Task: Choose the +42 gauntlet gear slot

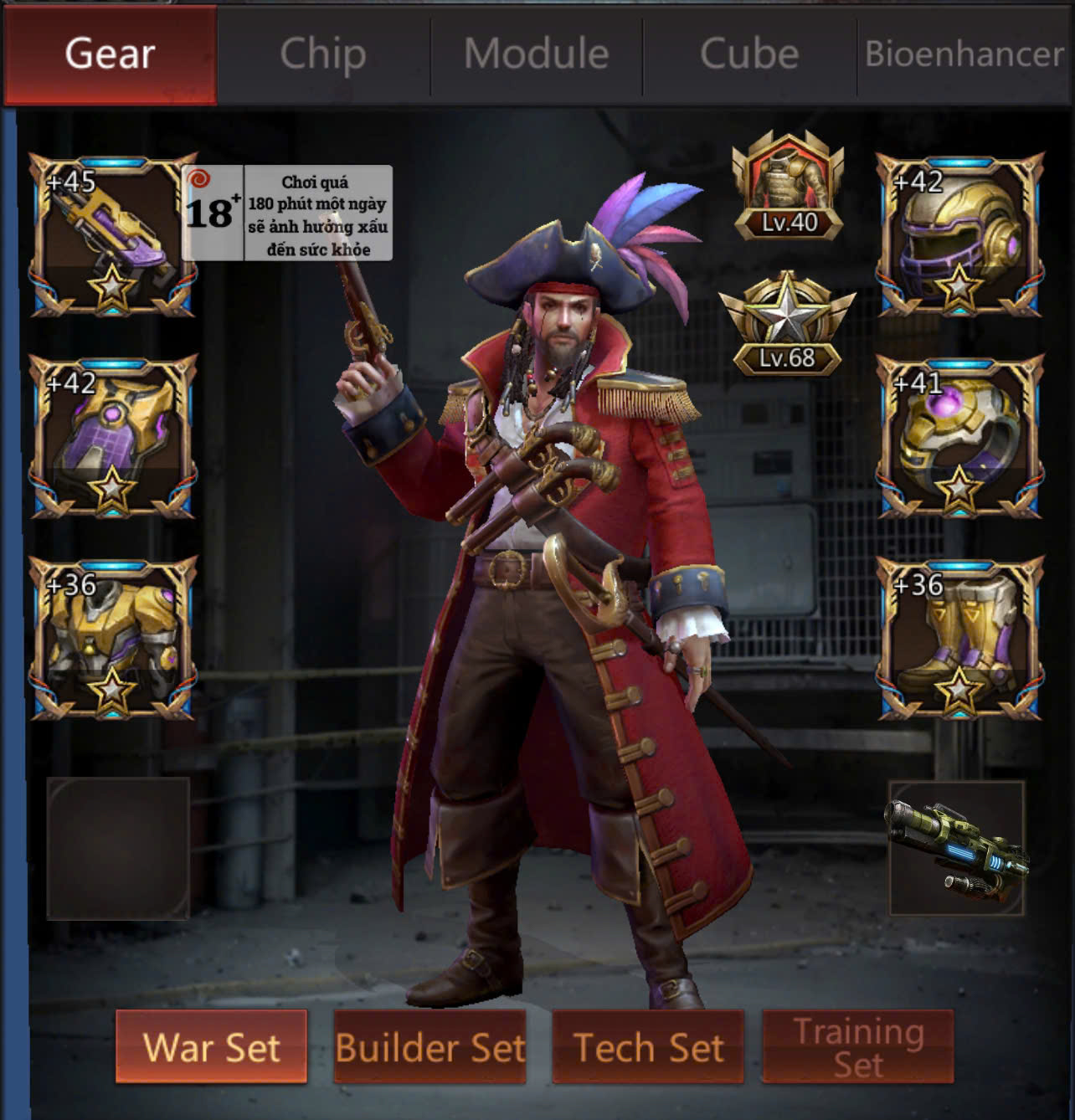Action: (x=113, y=436)
